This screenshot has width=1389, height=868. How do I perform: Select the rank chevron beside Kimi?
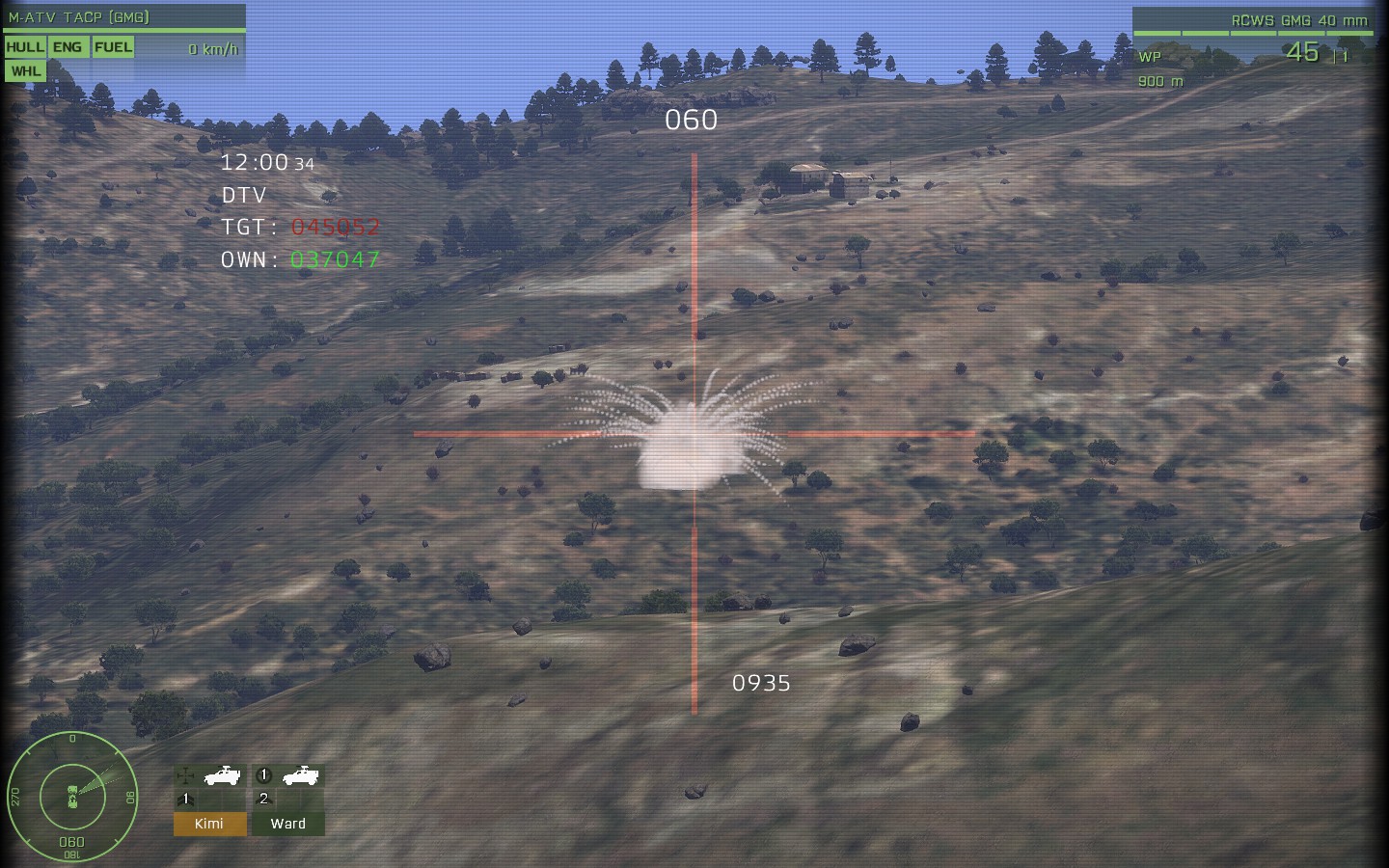[x=185, y=800]
